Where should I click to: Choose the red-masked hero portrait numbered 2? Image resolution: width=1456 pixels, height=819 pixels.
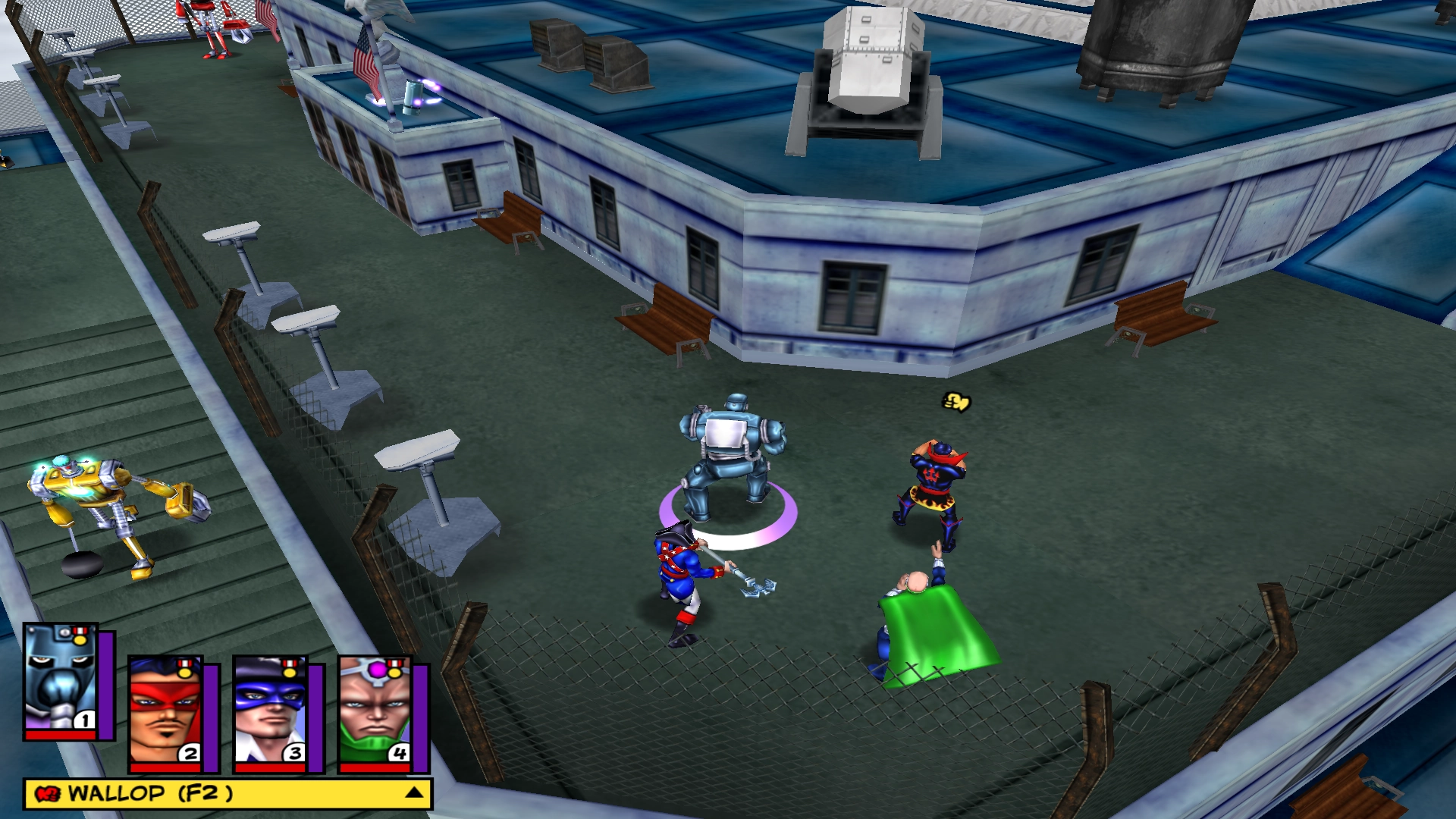165,711
